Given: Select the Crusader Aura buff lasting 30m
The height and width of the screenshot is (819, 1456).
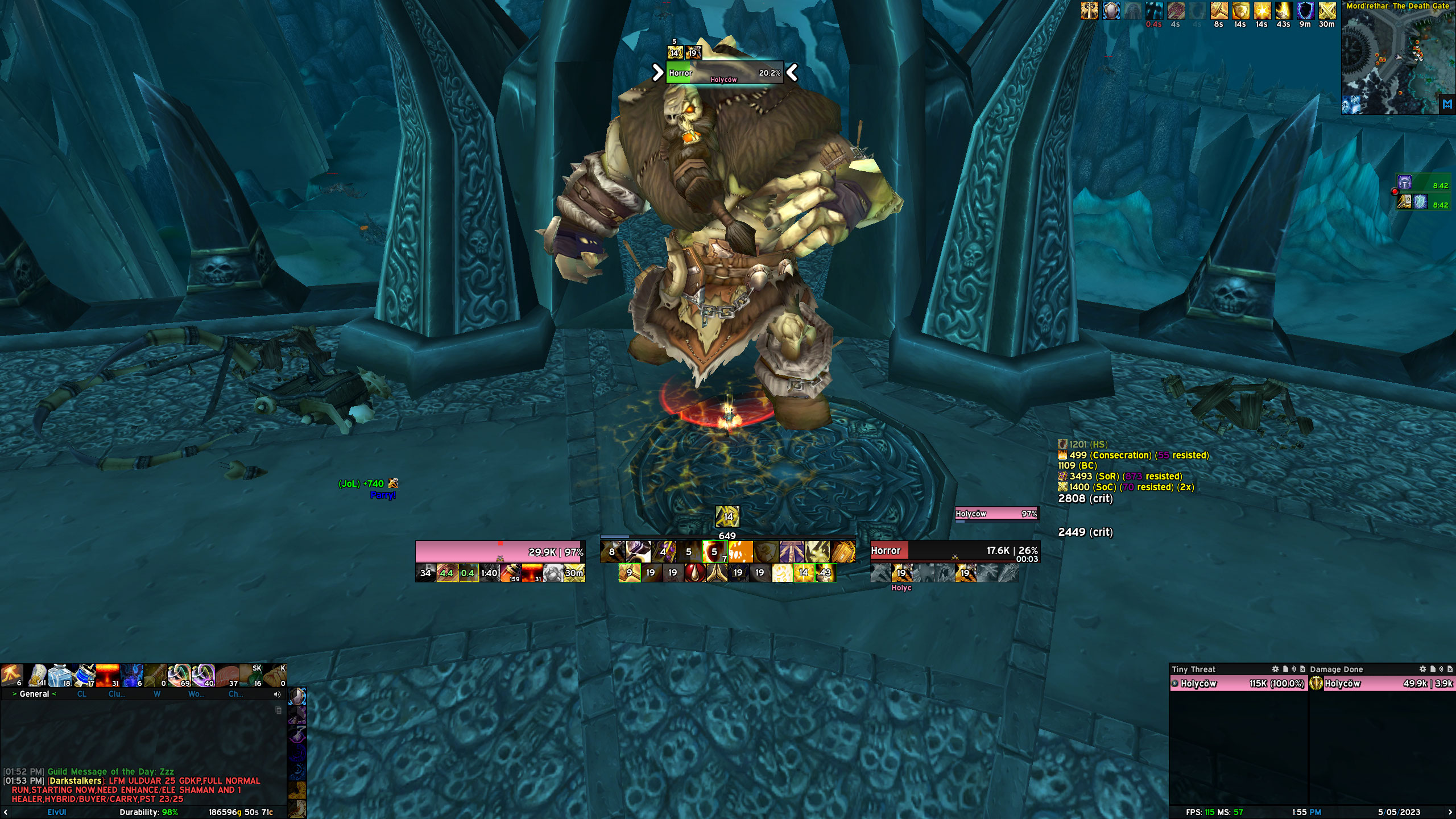Looking at the screenshot, I should pos(1327,11).
